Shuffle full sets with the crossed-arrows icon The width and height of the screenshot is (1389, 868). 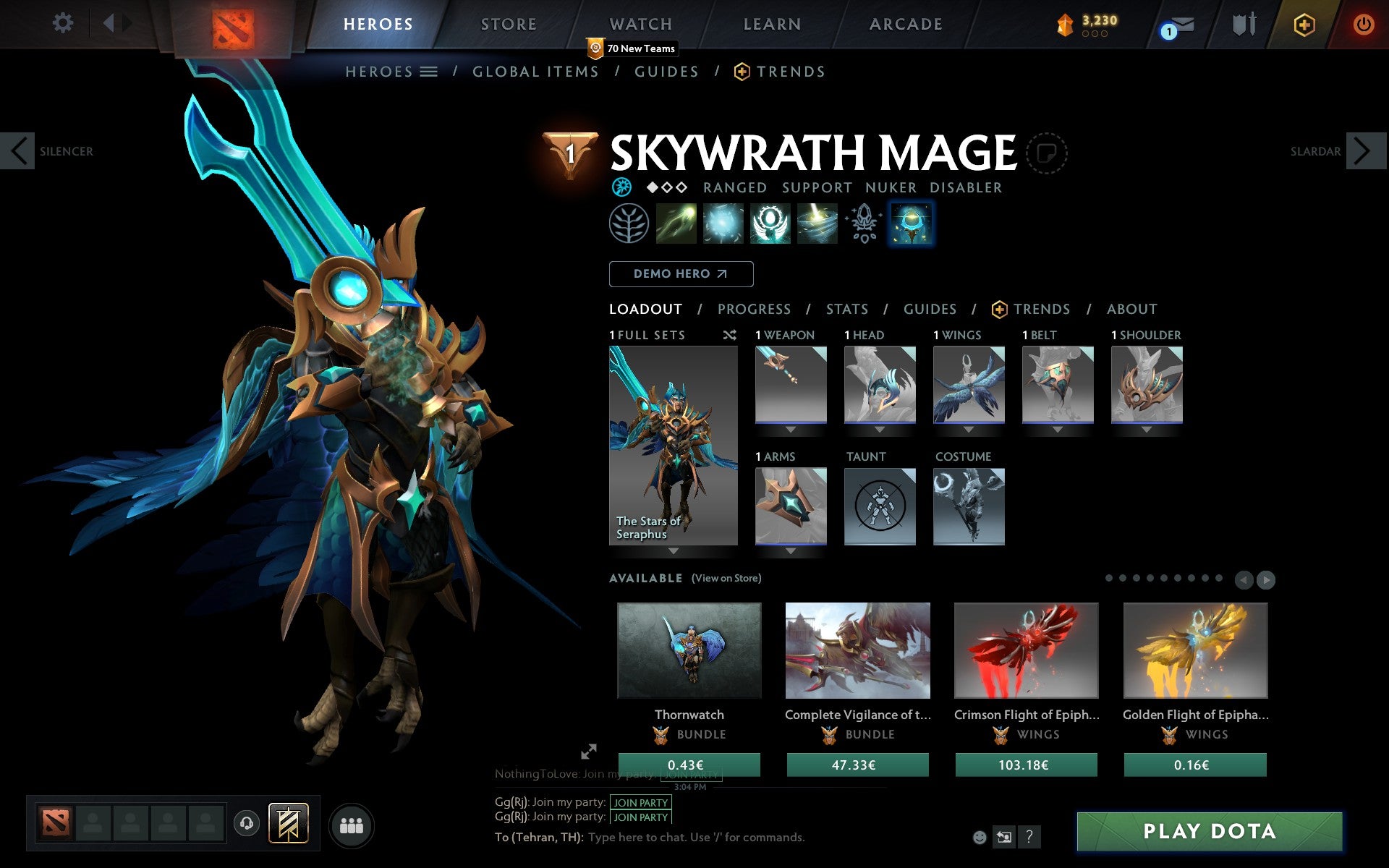[729, 335]
